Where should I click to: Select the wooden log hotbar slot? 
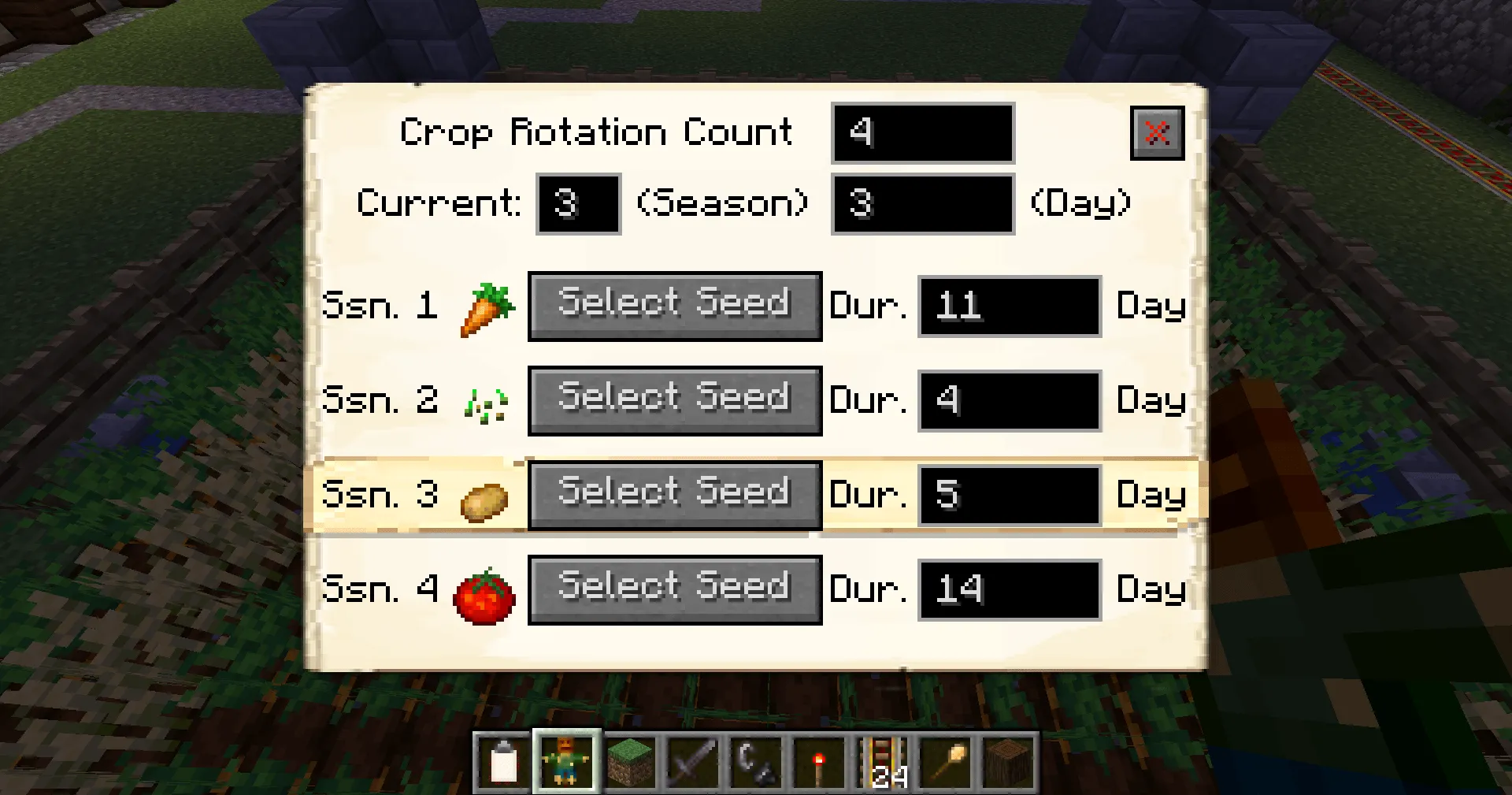tap(1009, 761)
